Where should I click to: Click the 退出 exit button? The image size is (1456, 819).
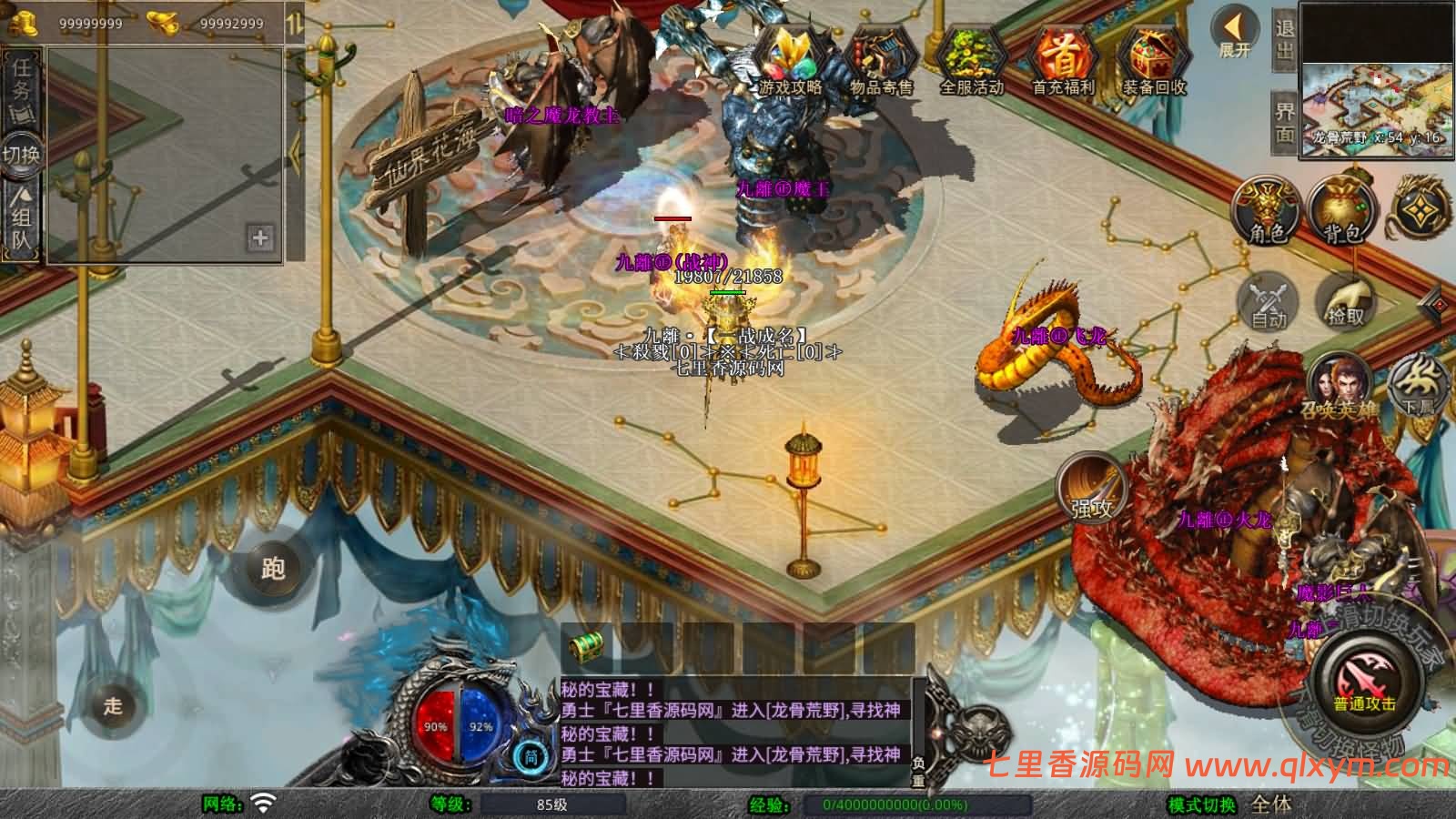tap(1284, 38)
